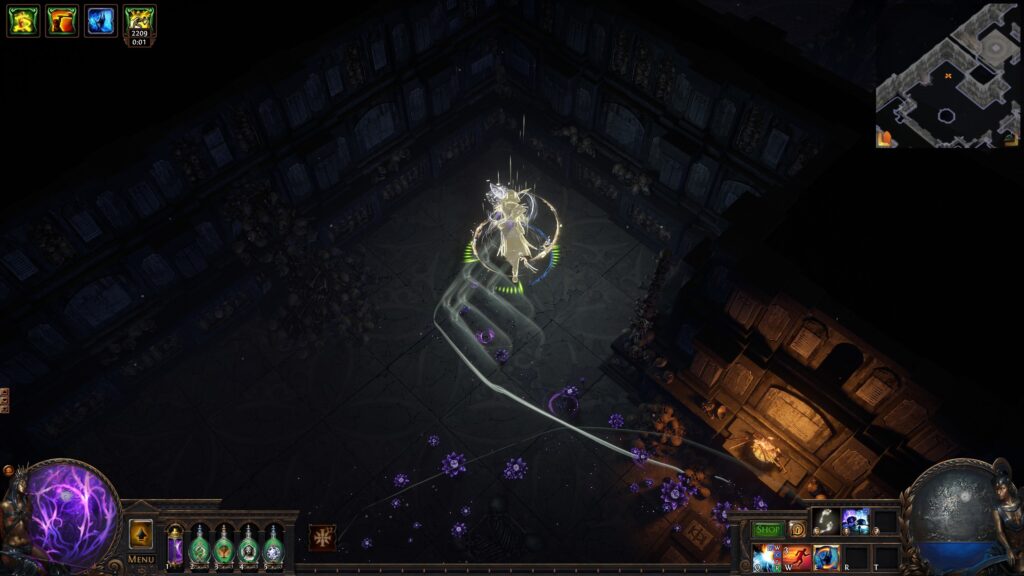
Task: Select the blue icy claw buff icon
Action: click(x=101, y=20)
